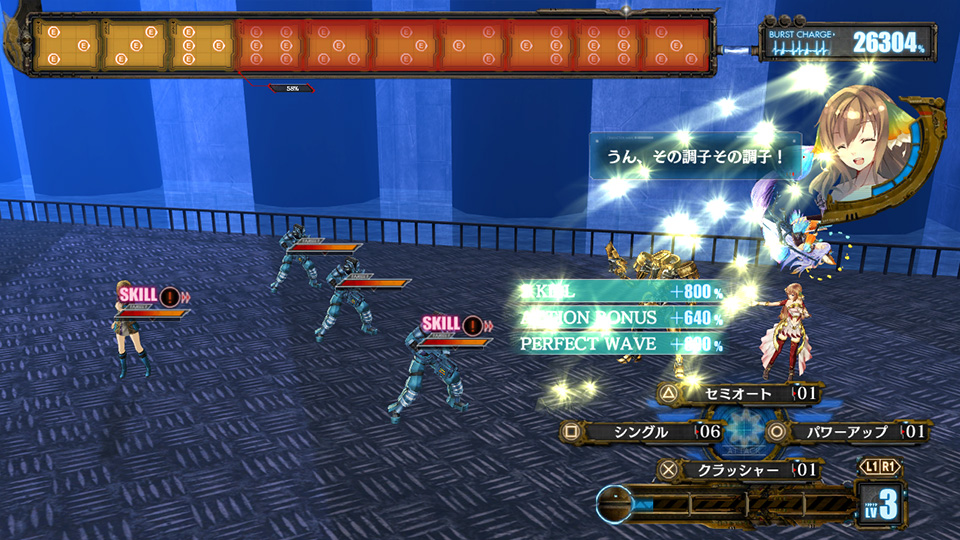This screenshot has height=540, width=960.
Task: Select the セミオート attack command
Action: (x=738, y=394)
